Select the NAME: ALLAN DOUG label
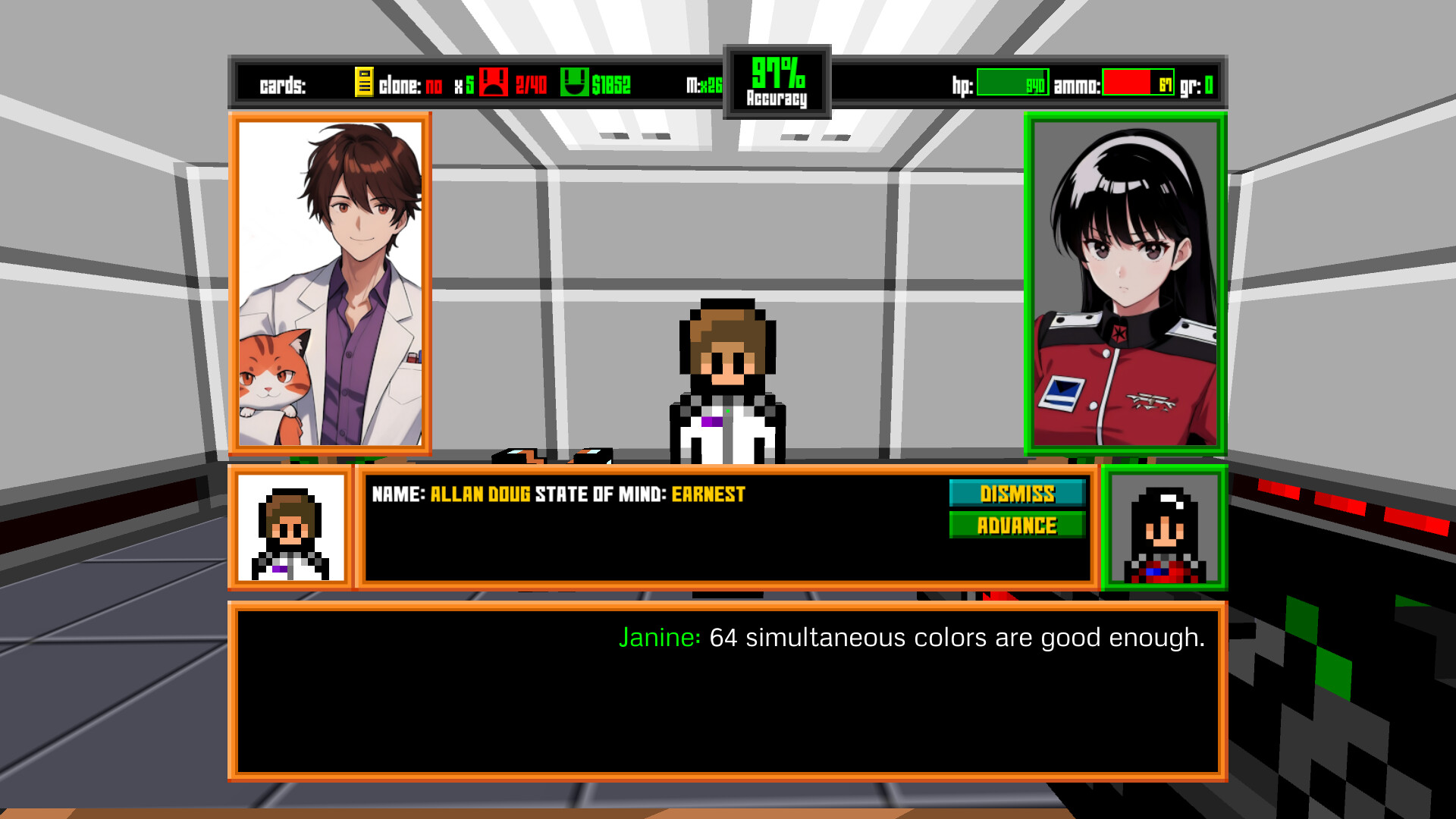The image size is (1456, 819). pos(450,494)
